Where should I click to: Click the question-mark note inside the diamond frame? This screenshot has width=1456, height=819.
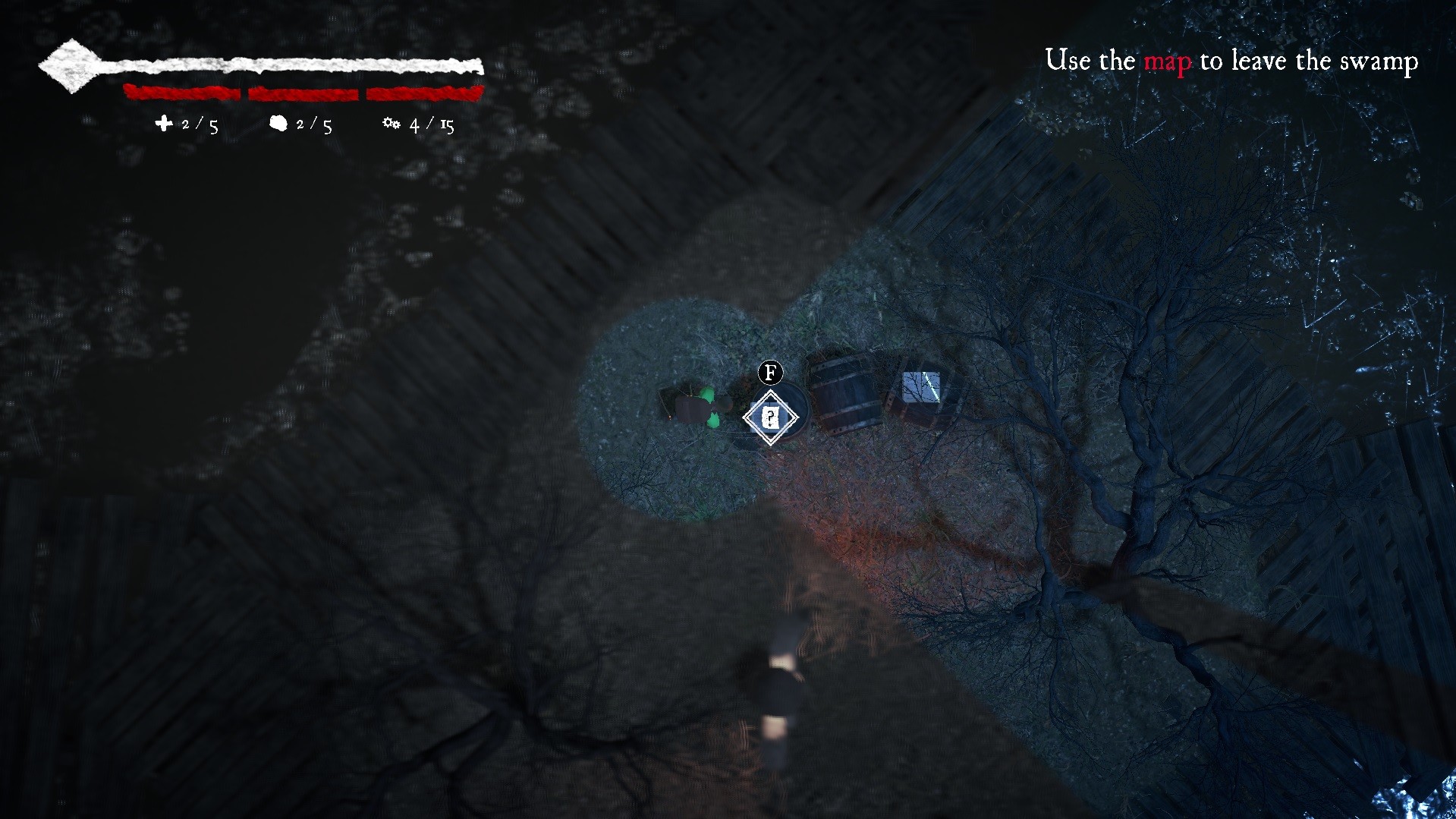(x=770, y=416)
